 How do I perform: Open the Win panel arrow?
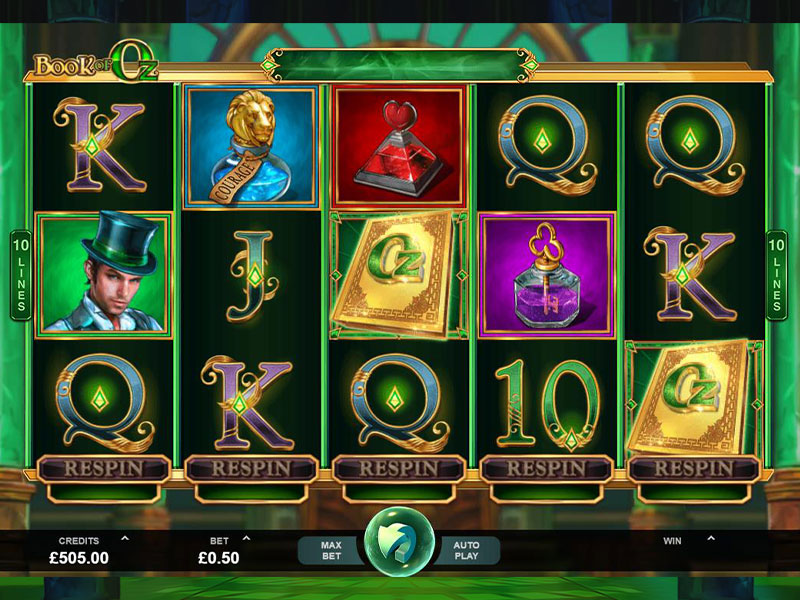tap(711, 538)
